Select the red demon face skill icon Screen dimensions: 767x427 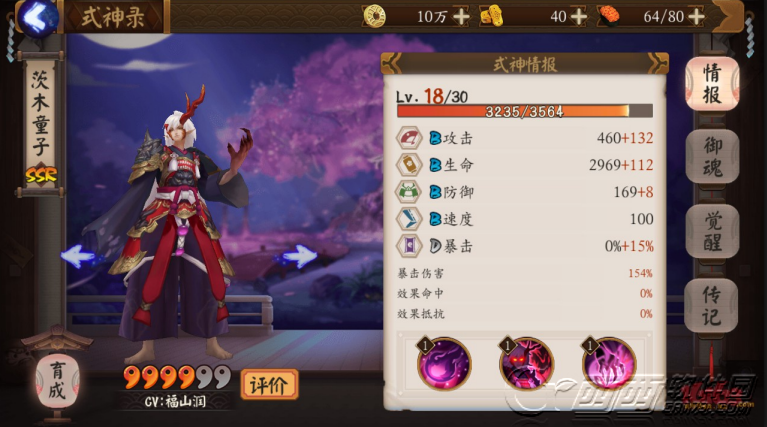point(526,363)
